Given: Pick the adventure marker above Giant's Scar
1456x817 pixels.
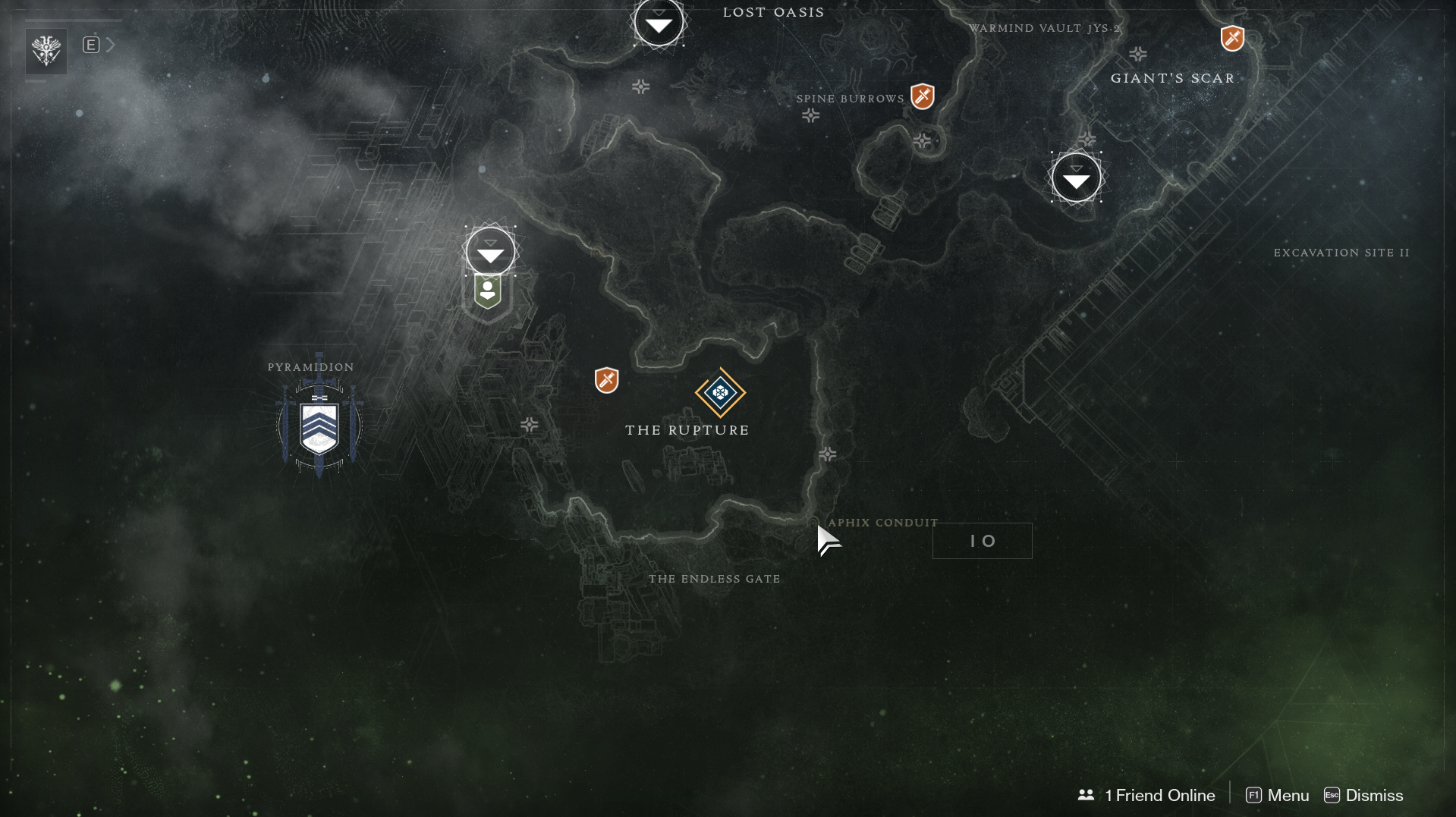Looking at the screenshot, I should [1232, 38].
